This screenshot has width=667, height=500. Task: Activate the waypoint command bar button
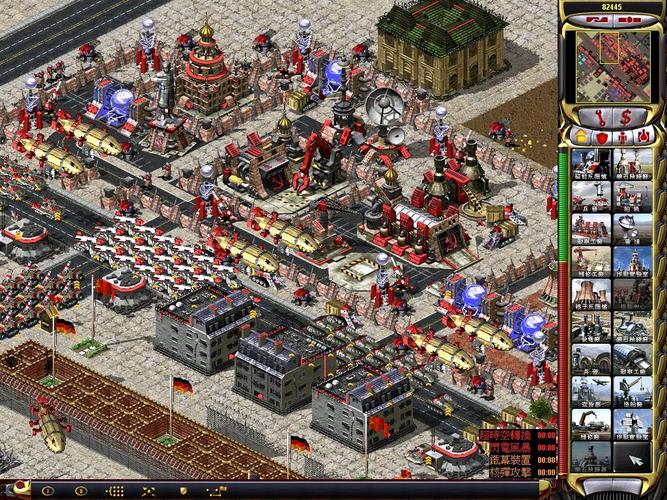pyautogui.click(x=219, y=491)
